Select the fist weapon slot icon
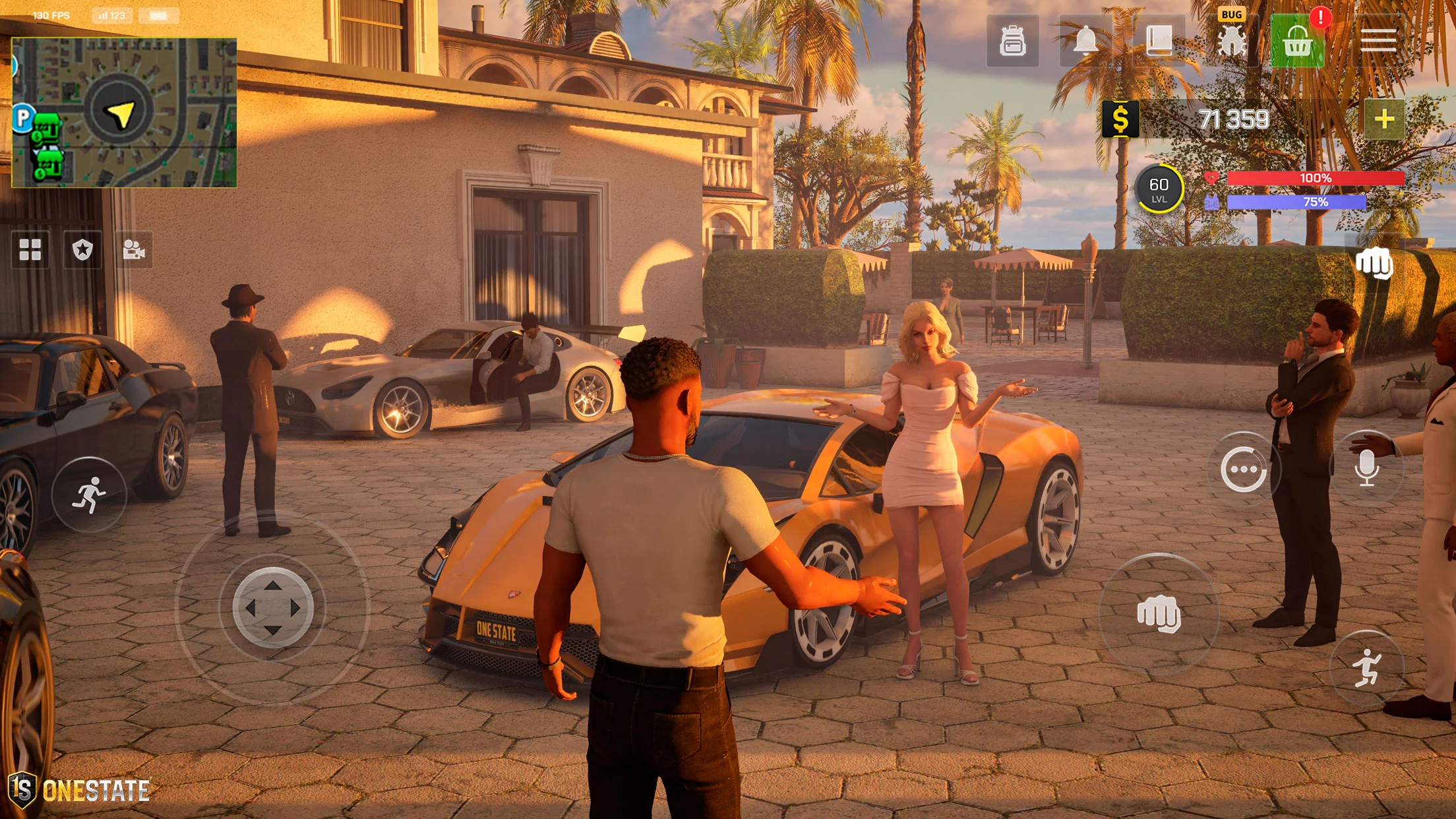The width and height of the screenshot is (1456, 819). point(1374,264)
